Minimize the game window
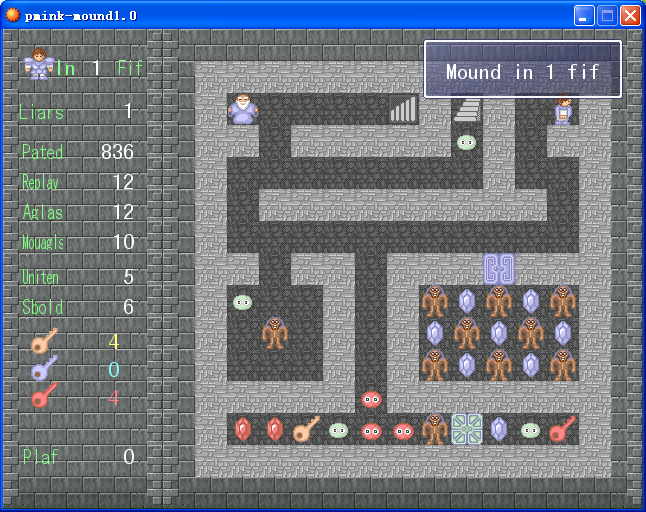Image resolution: width=646 pixels, height=512 pixels. point(584,15)
